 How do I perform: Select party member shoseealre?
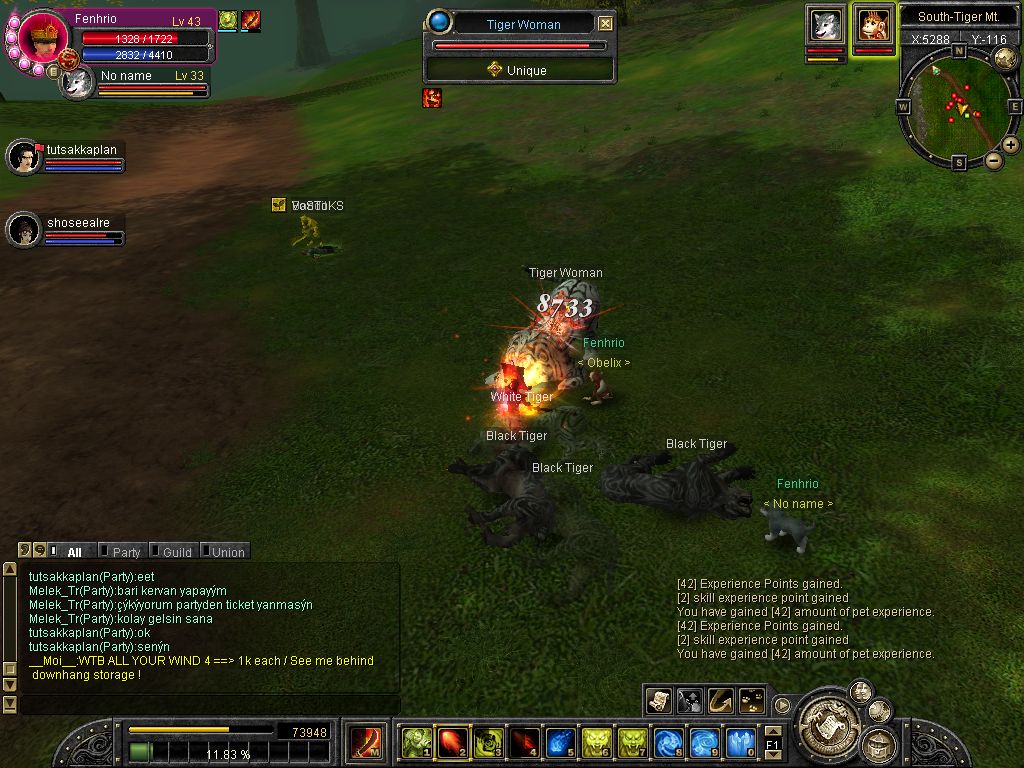click(24, 229)
